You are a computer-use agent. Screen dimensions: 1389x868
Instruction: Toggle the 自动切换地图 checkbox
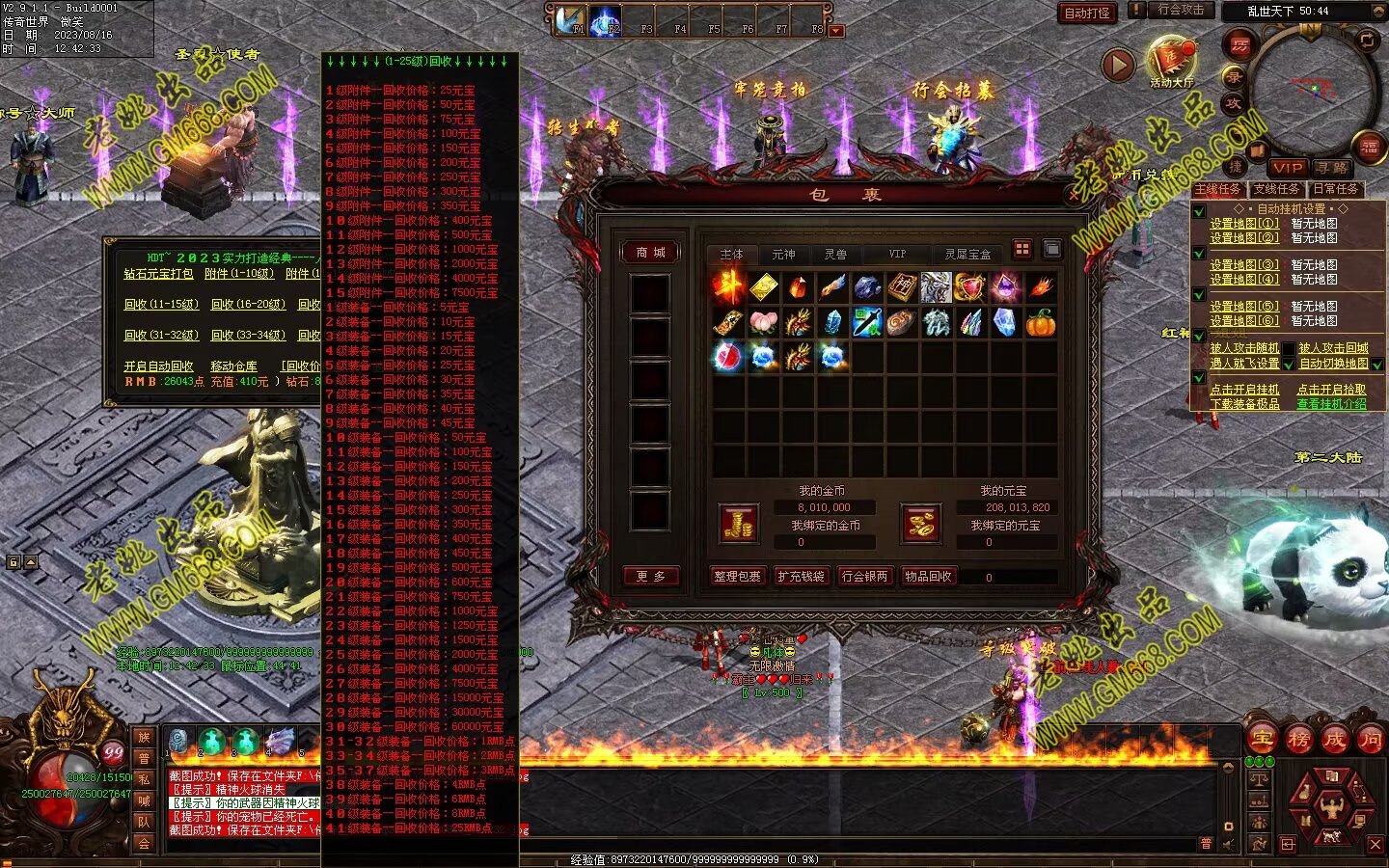click(1377, 365)
